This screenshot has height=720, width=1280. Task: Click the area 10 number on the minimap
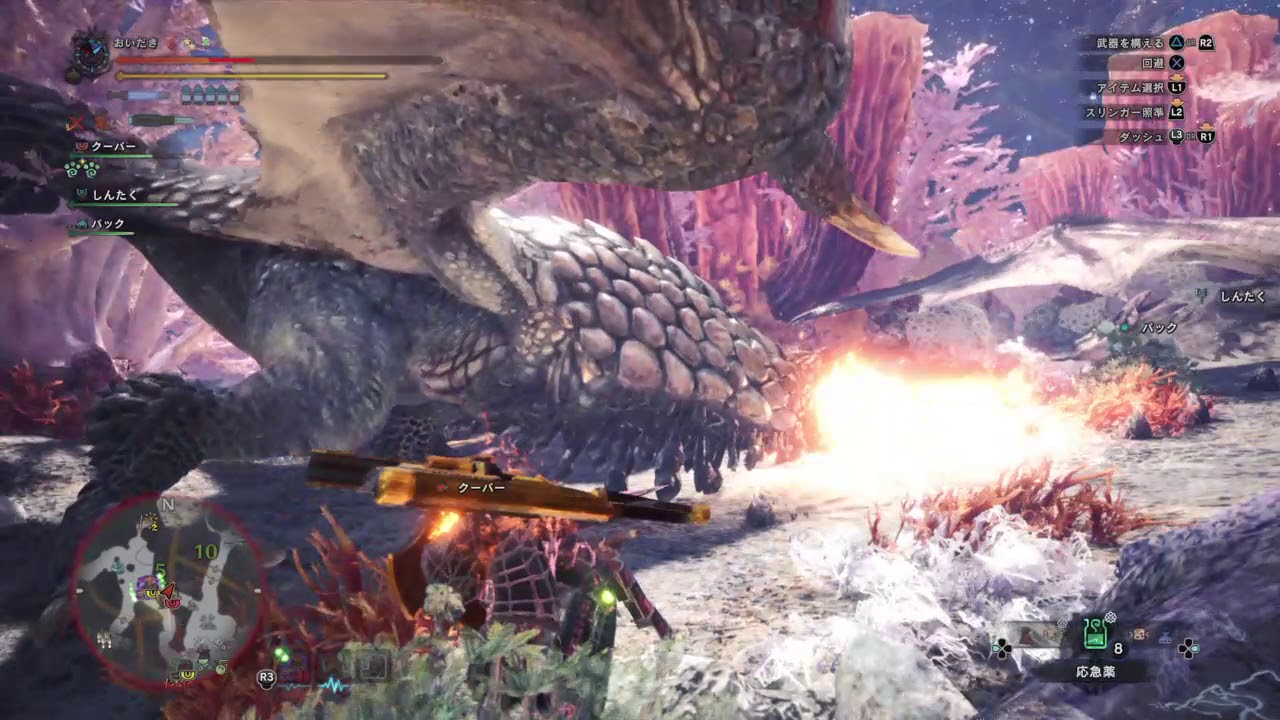(206, 551)
